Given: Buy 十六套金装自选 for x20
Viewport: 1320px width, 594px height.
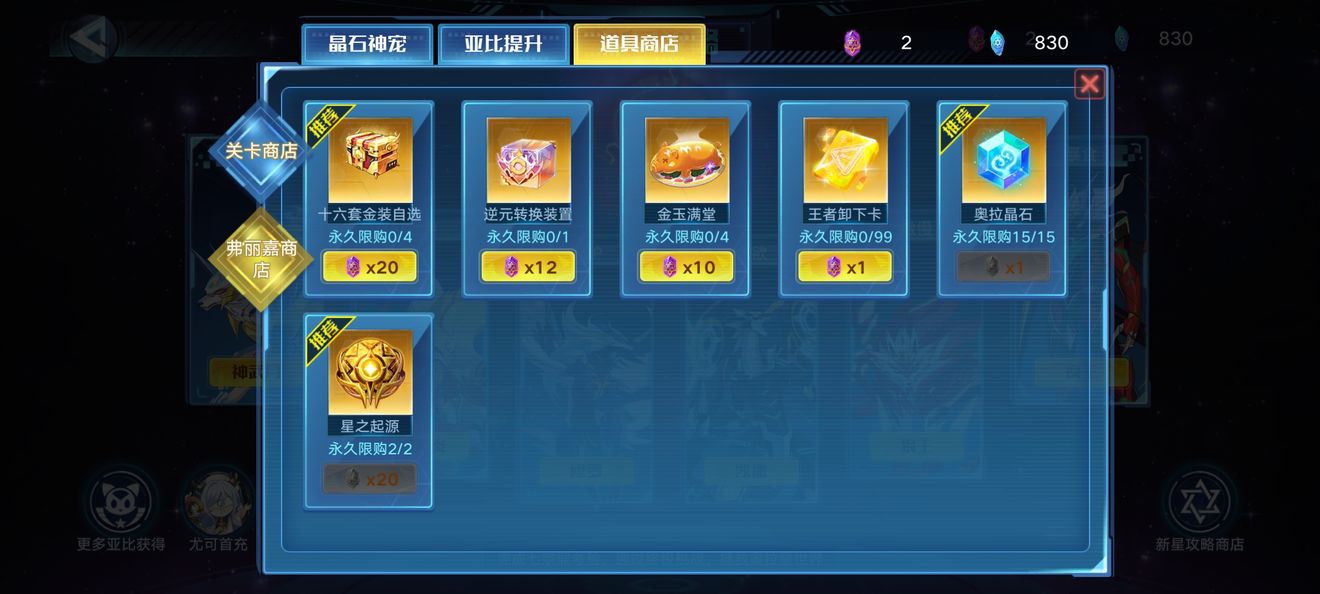Looking at the screenshot, I should 370,267.
